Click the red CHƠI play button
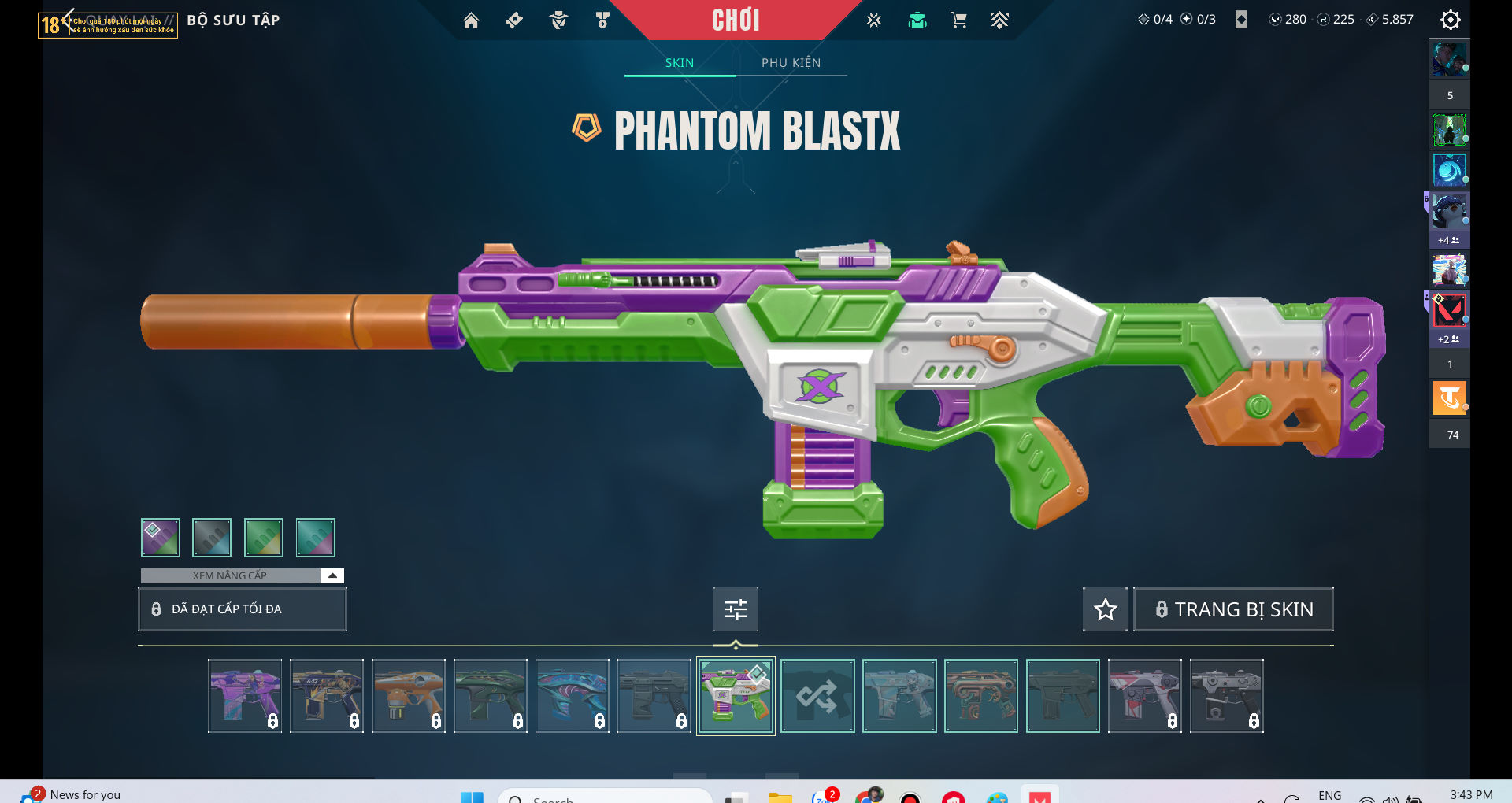Screen dimensions: 1512x803 (x=736, y=20)
